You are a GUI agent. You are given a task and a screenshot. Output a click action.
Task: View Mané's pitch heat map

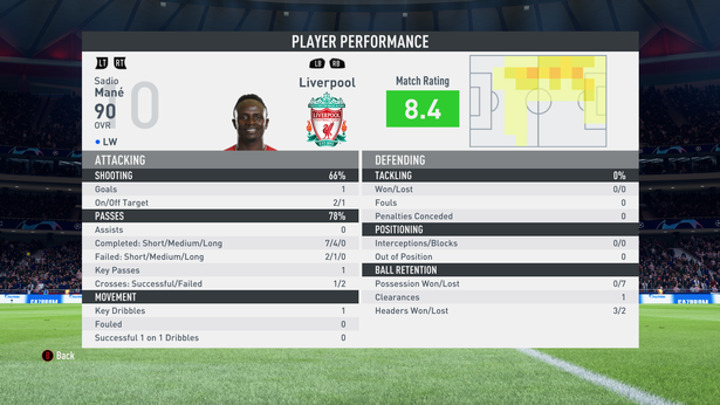[x=538, y=101]
